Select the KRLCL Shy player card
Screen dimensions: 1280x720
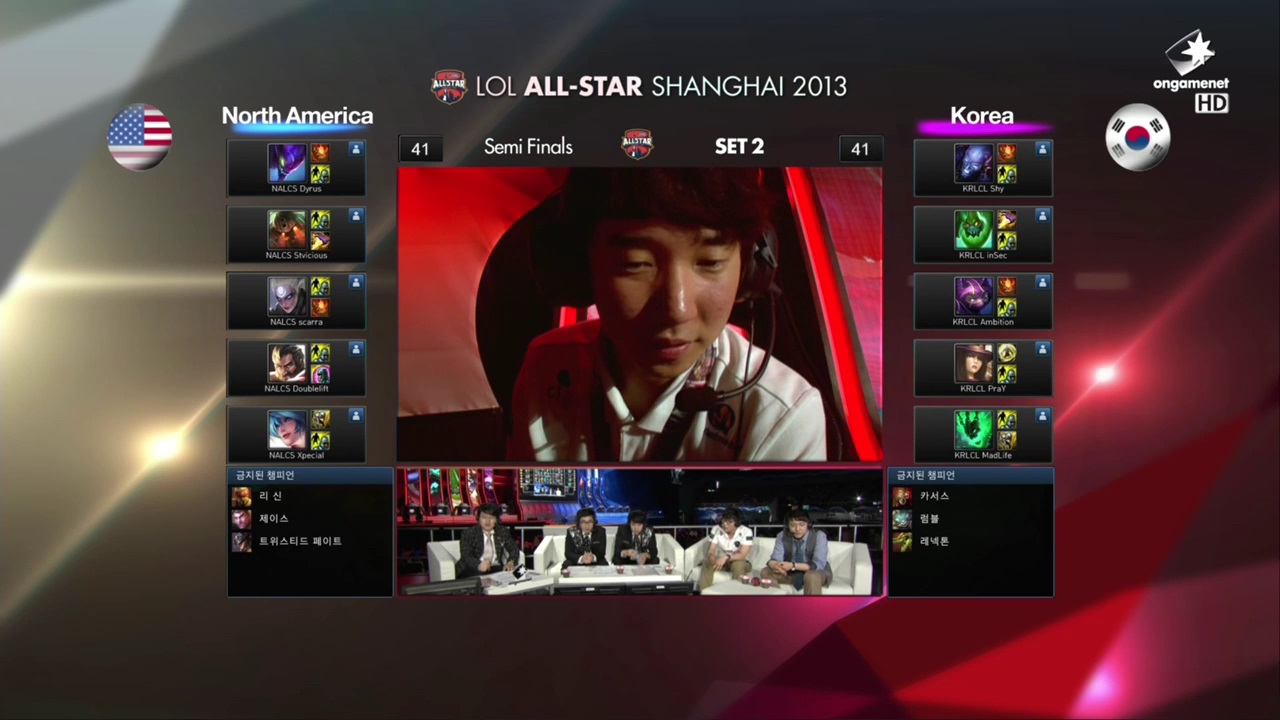point(983,168)
